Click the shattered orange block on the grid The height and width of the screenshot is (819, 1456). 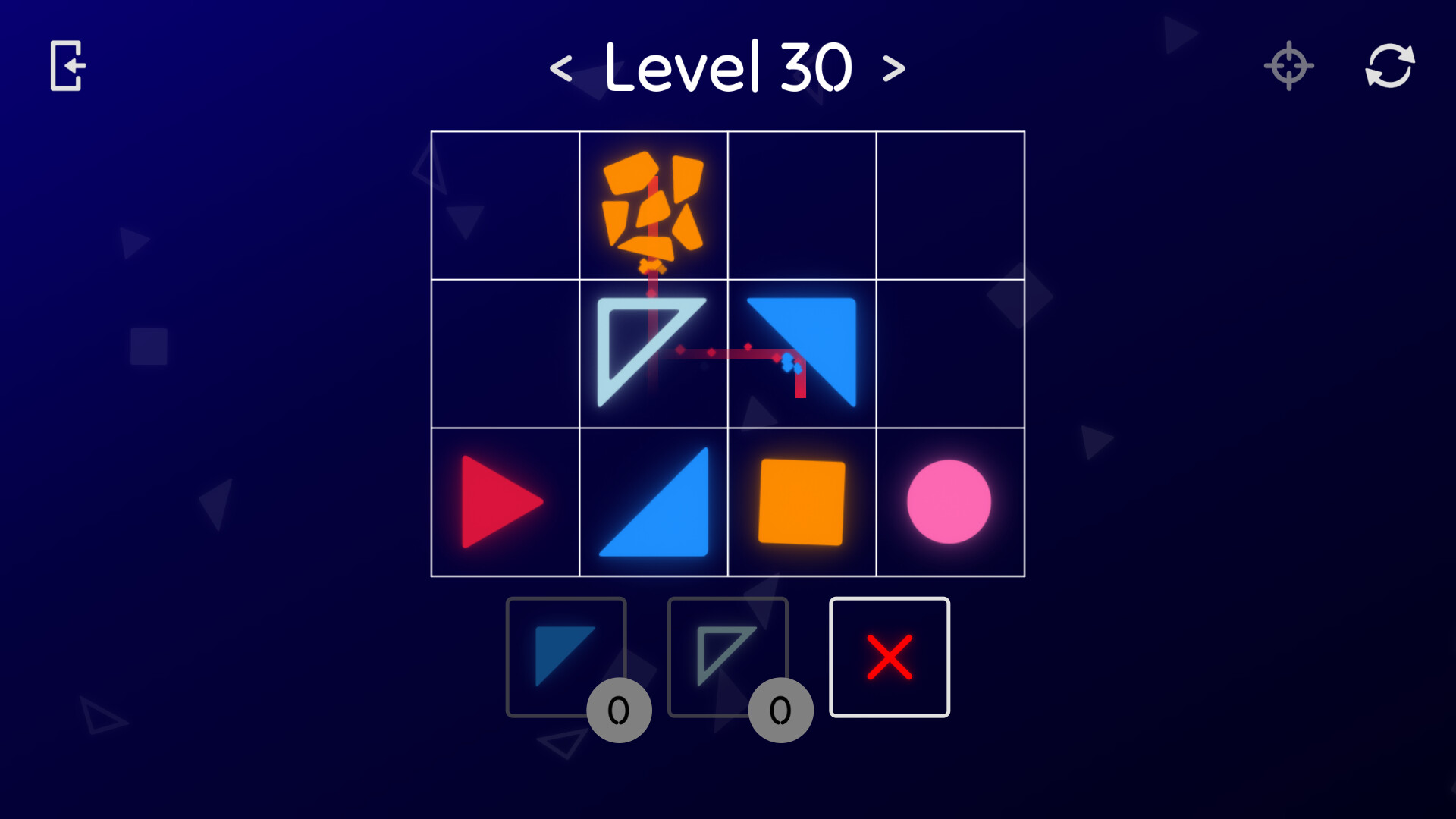(654, 205)
